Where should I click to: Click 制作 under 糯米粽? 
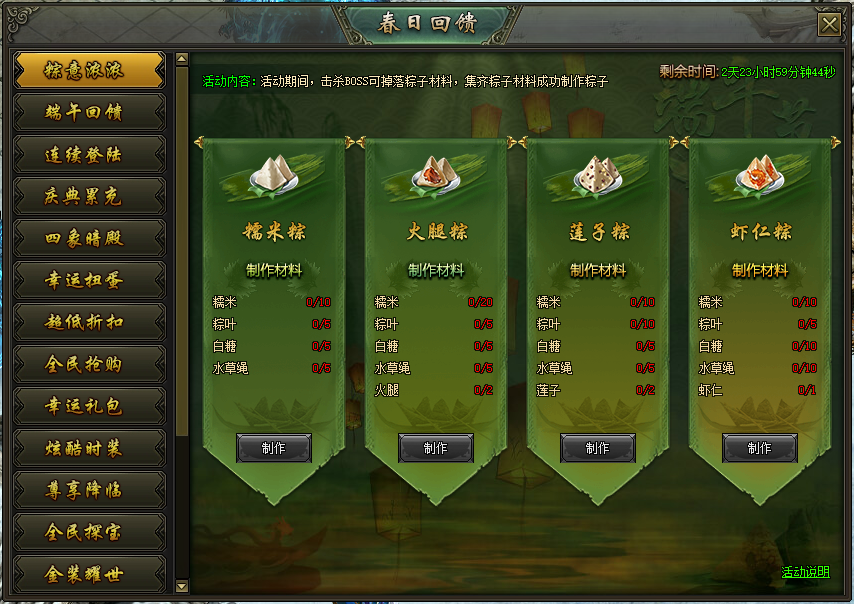[274, 448]
